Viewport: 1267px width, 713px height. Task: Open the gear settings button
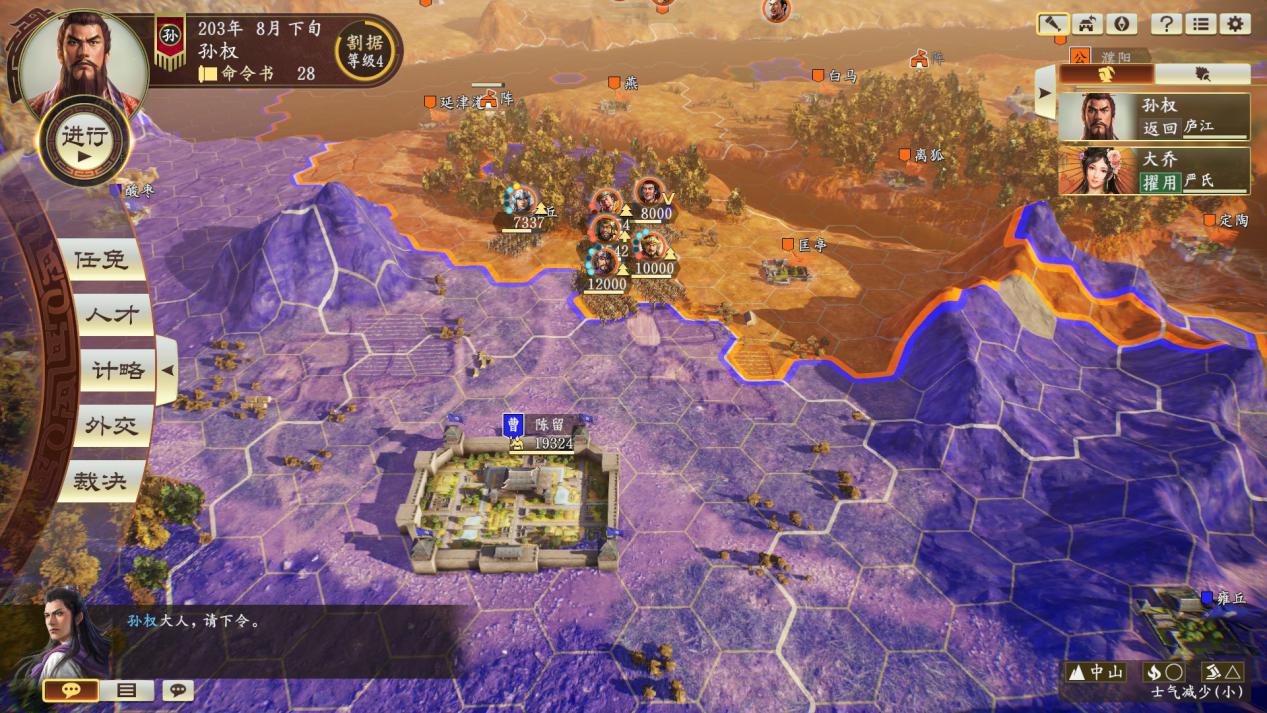(x=1235, y=24)
